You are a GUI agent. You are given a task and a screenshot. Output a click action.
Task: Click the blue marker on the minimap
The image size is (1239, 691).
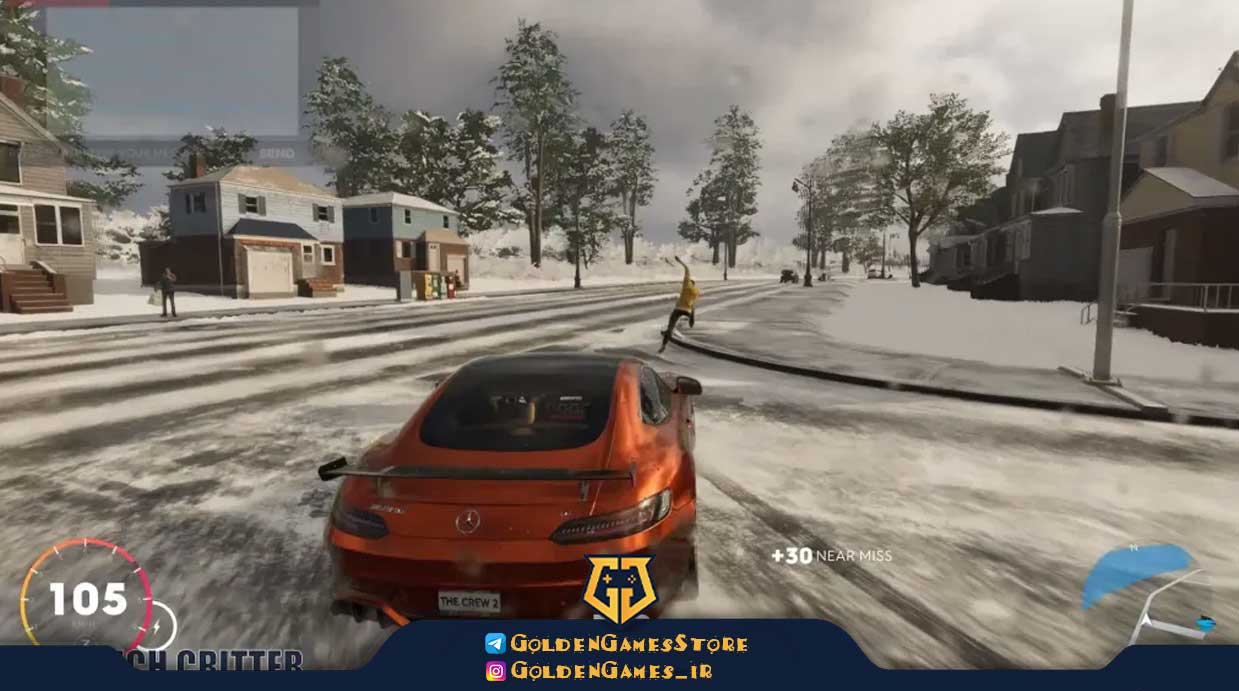1204,623
